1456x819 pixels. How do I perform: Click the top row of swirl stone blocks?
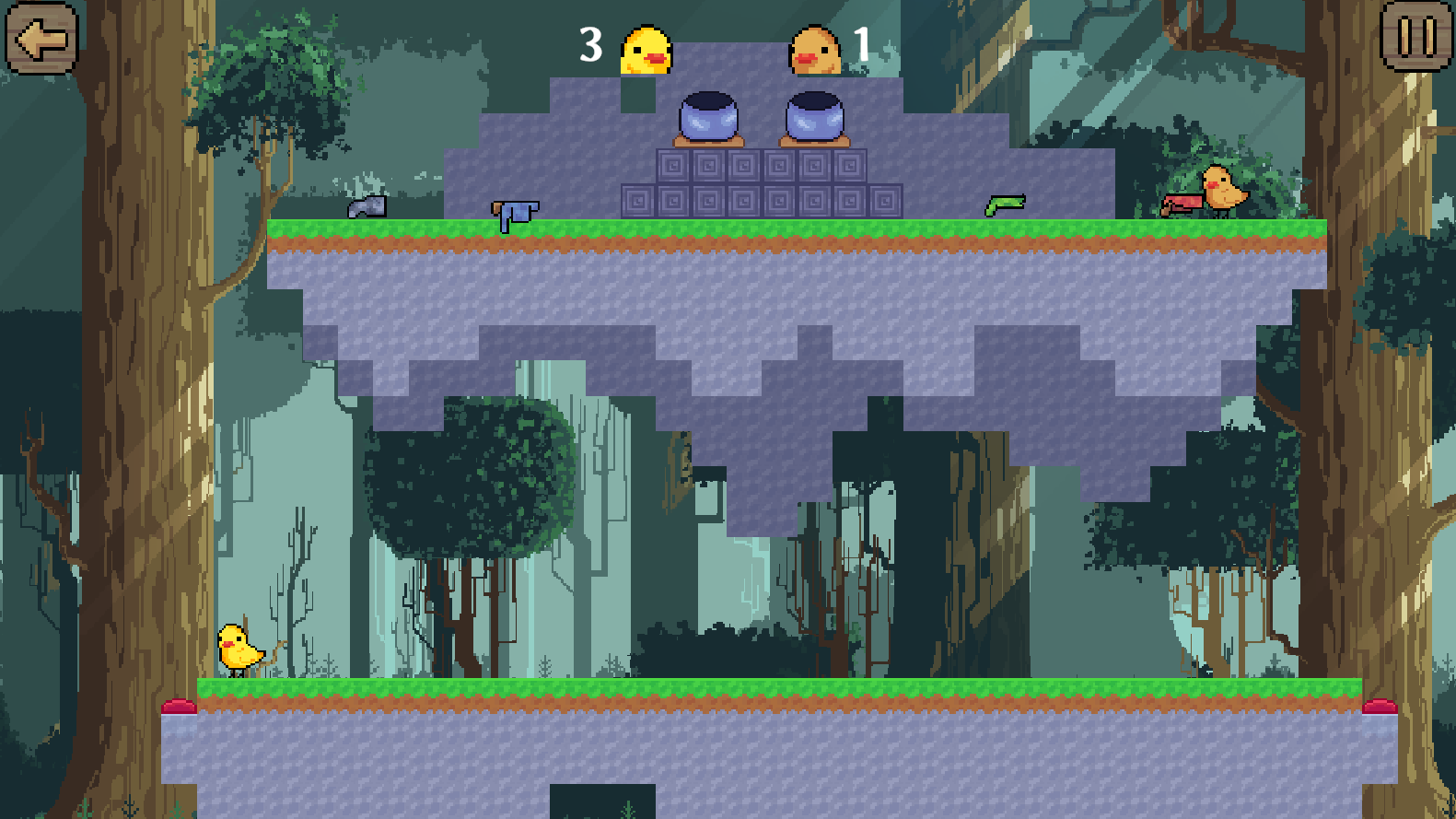coord(761,169)
